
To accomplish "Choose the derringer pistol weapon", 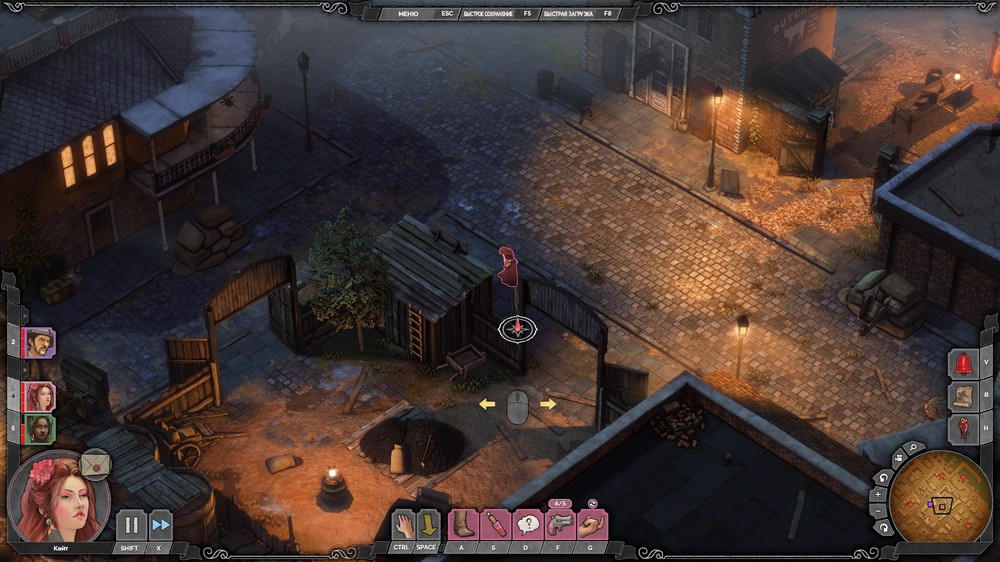I will coord(559,524).
